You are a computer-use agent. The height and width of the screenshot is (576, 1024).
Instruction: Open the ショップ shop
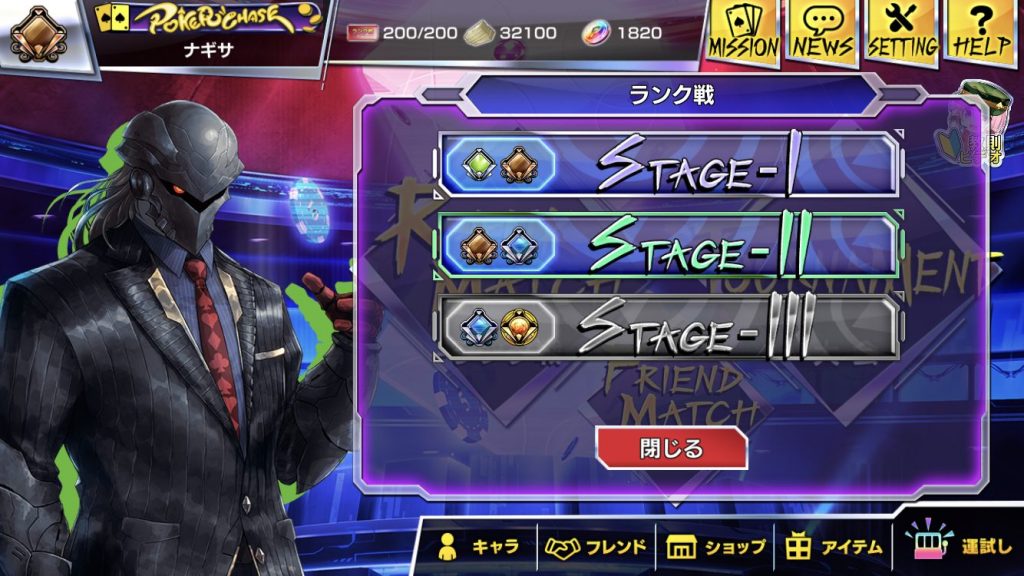pyautogui.click(x=715, y=547)
